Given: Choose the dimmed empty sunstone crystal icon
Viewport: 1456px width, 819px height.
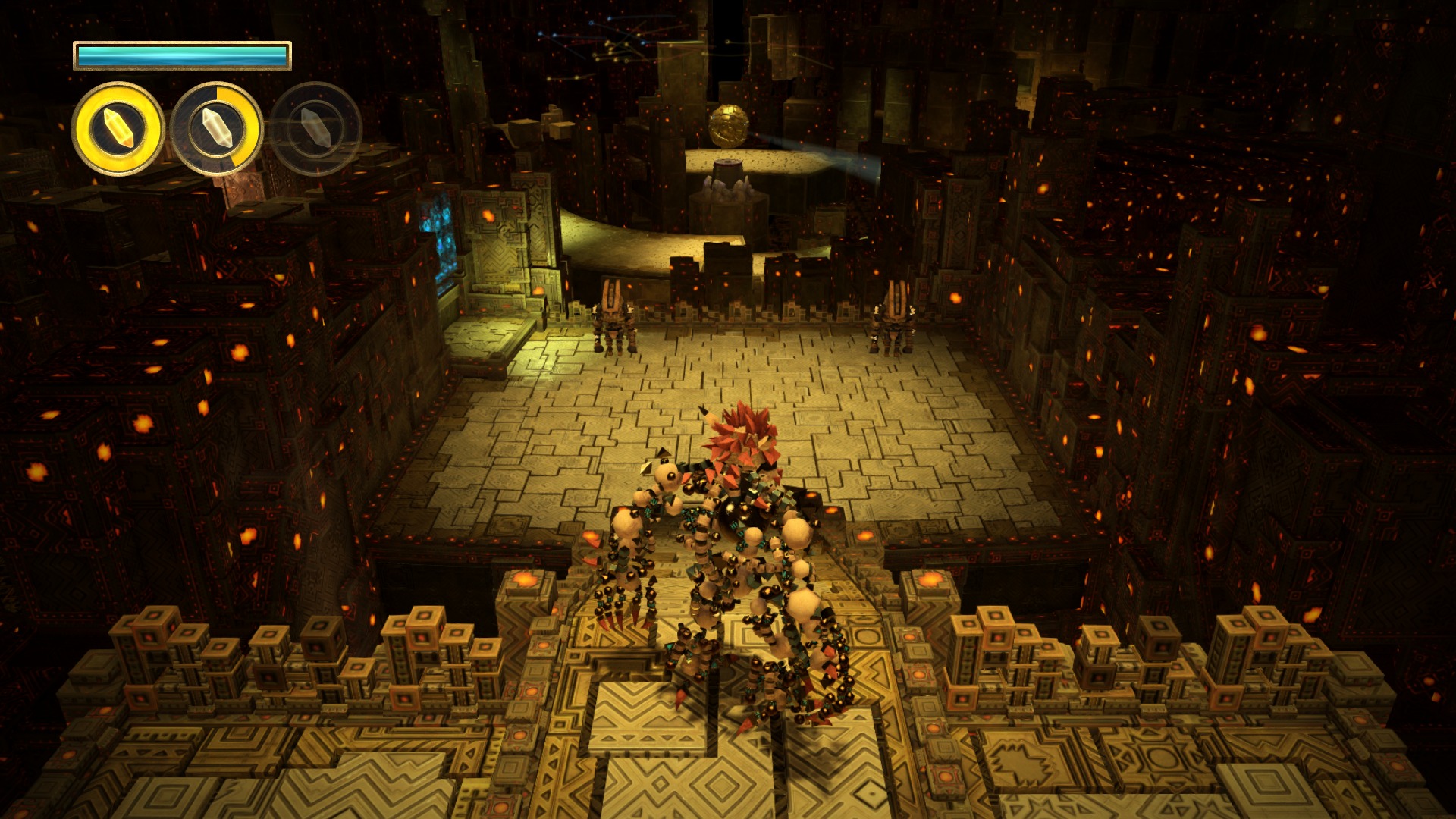Looking at the screenshot, I should click(x=315, y=129).
